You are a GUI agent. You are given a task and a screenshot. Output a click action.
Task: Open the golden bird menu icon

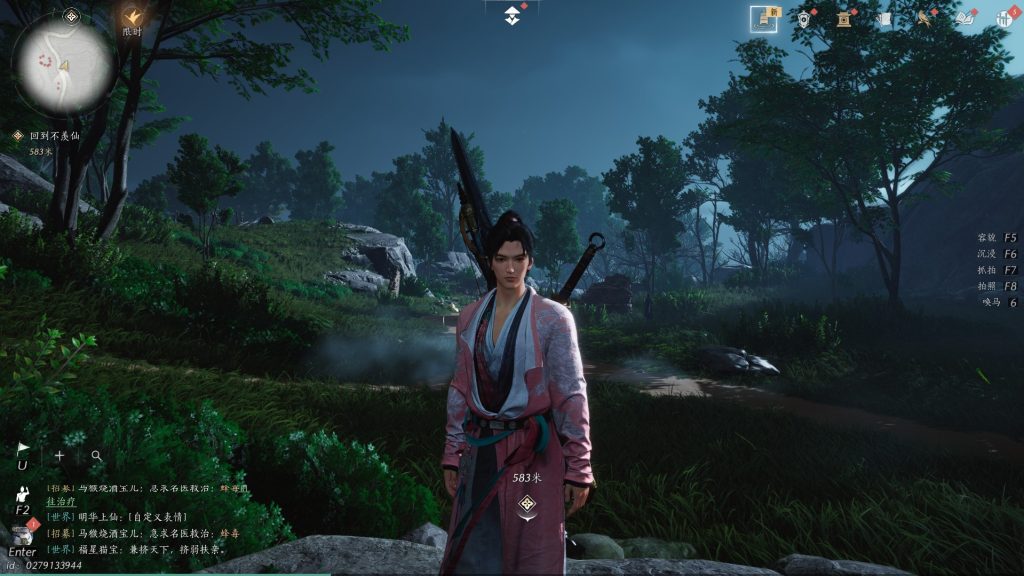(925, 18)
